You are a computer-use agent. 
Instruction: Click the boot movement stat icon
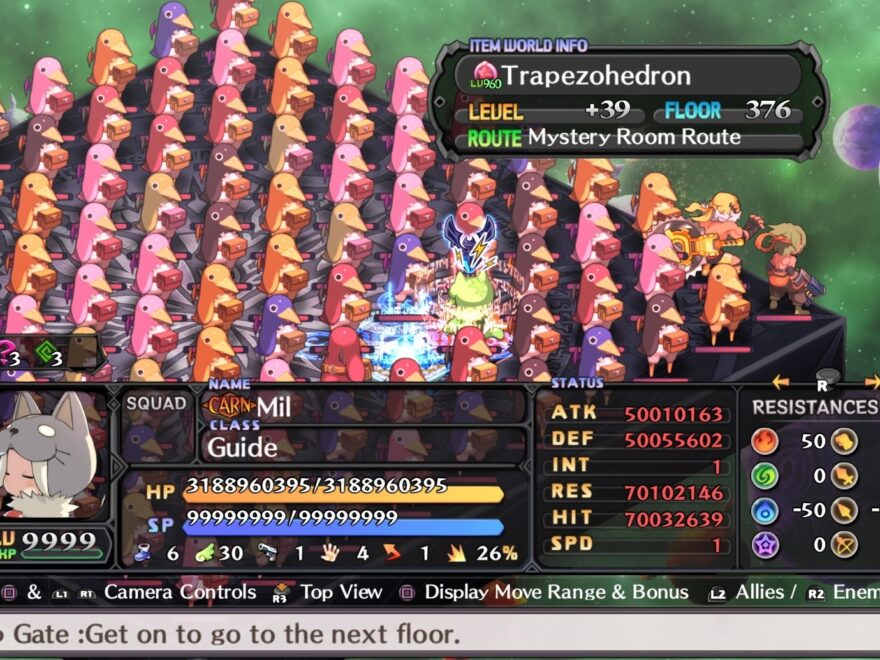(x=143, y=553)
